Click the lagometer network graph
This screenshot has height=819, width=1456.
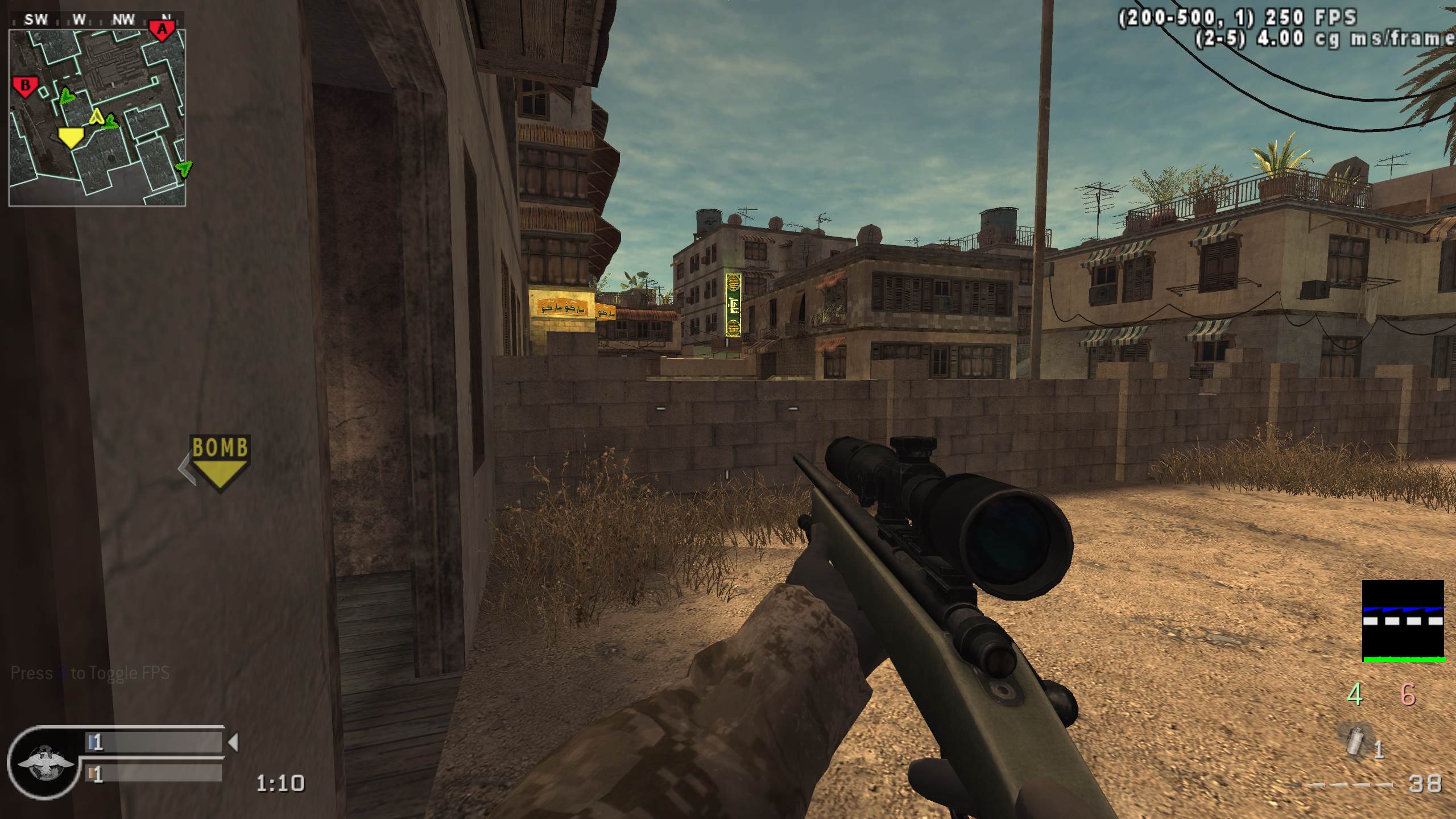(x=1403, y=621)
